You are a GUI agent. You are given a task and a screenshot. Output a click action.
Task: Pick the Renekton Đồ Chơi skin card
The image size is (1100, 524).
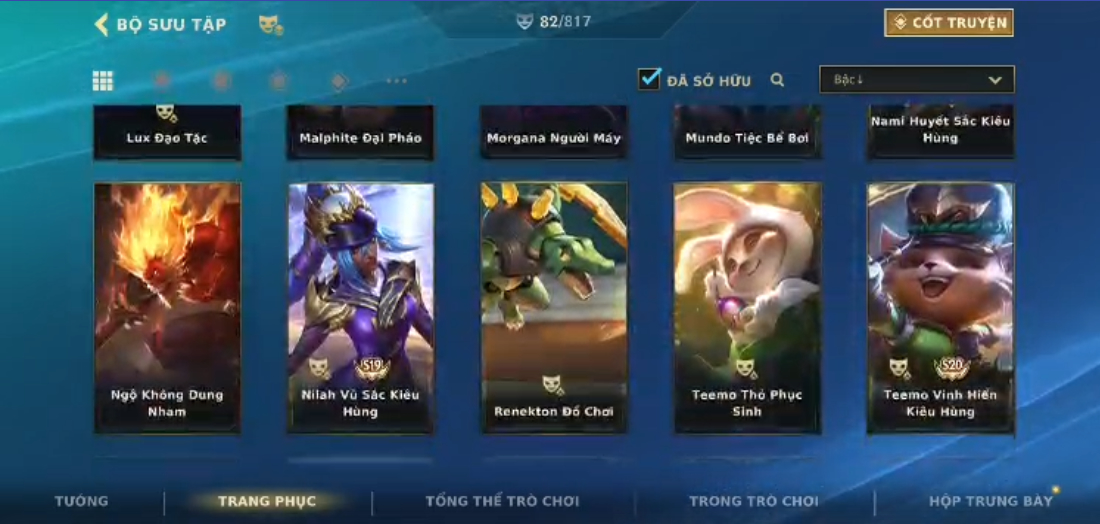coord(554,307)
